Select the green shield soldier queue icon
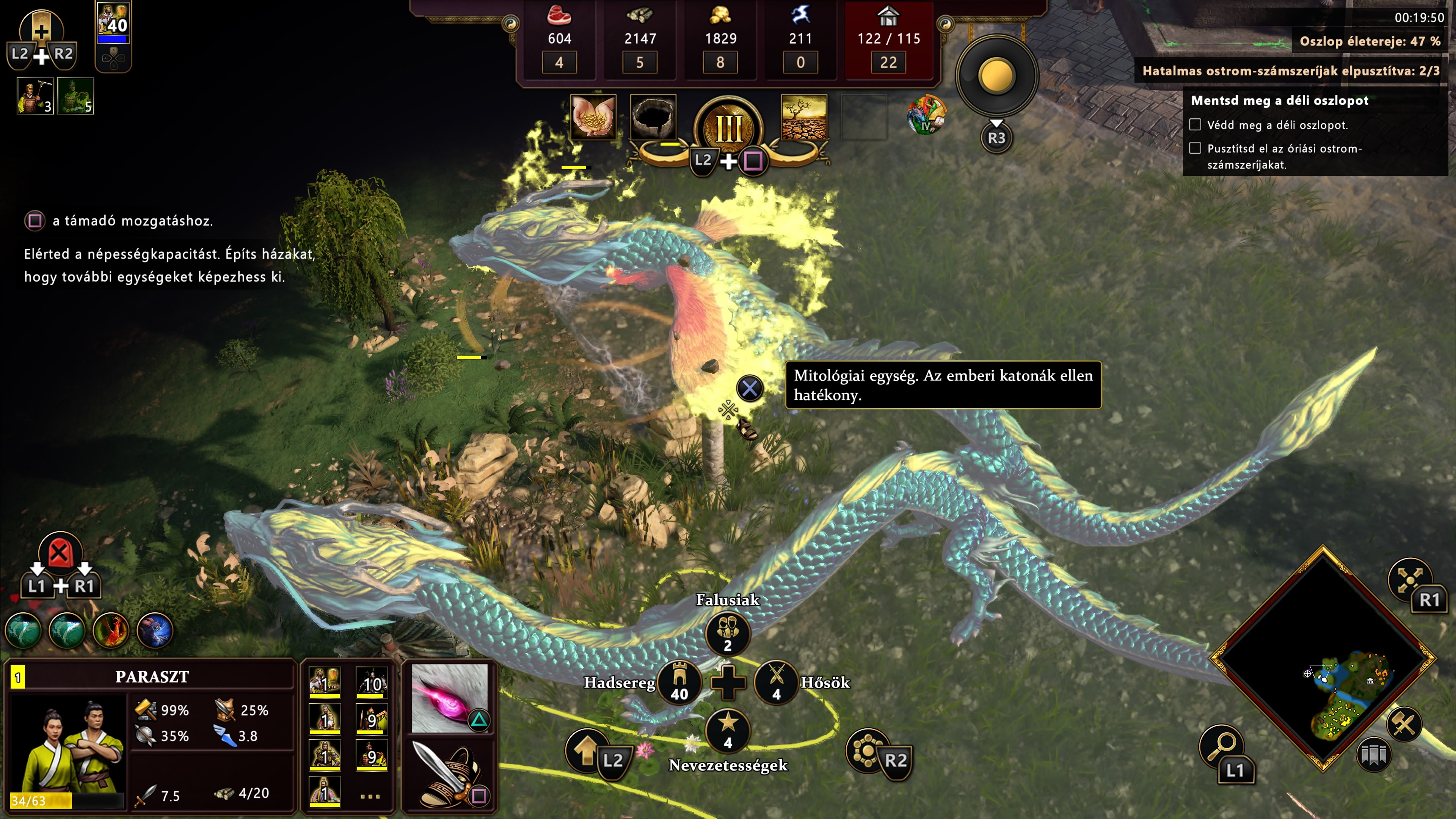The height and width of the screenshot is (819, 1456). [x=75, y=97]
